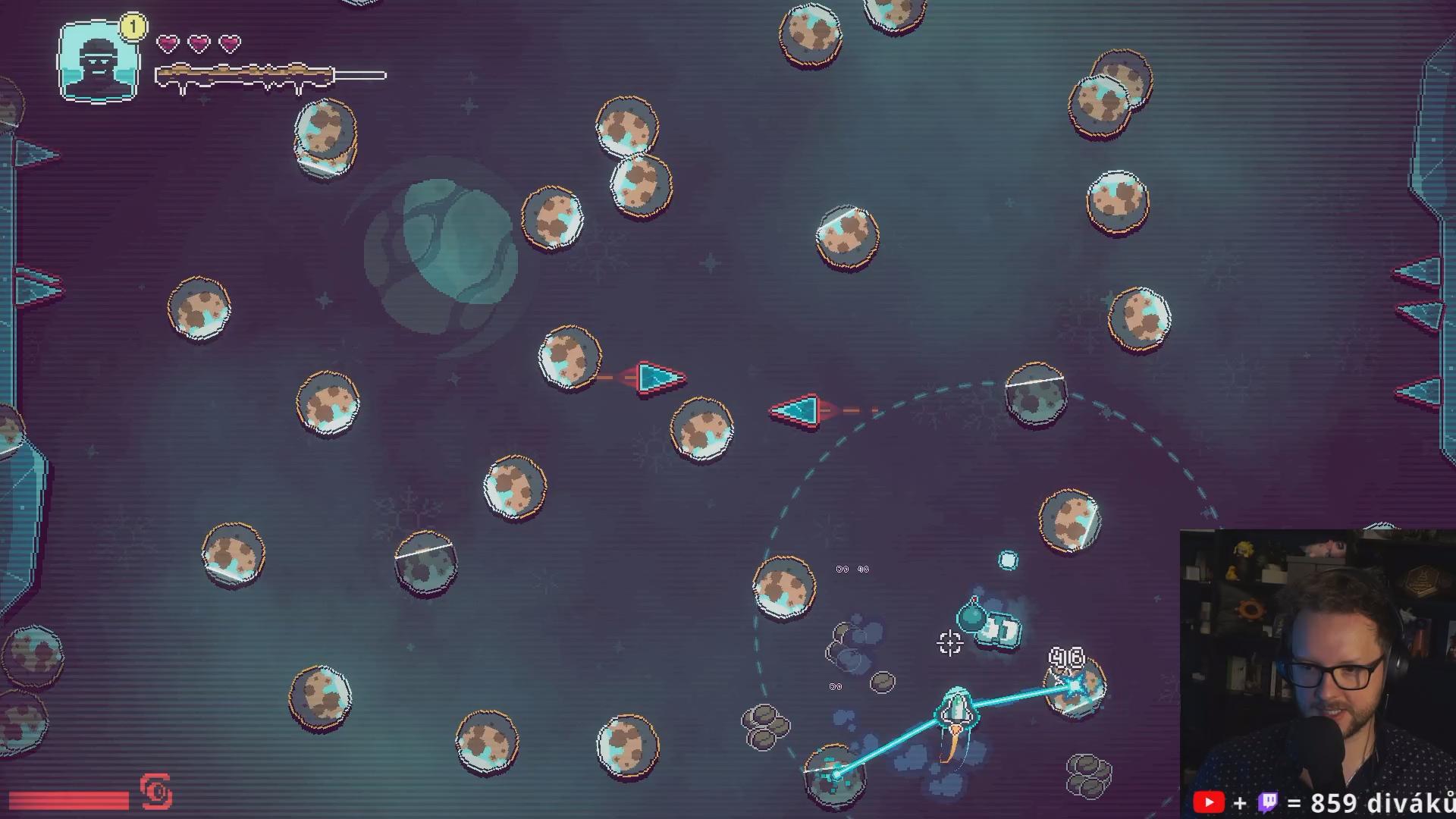Viewport: 1456px width, 819px height.
Task: Activate the red spiral ability icon
Action: click(x=156, y=792)
